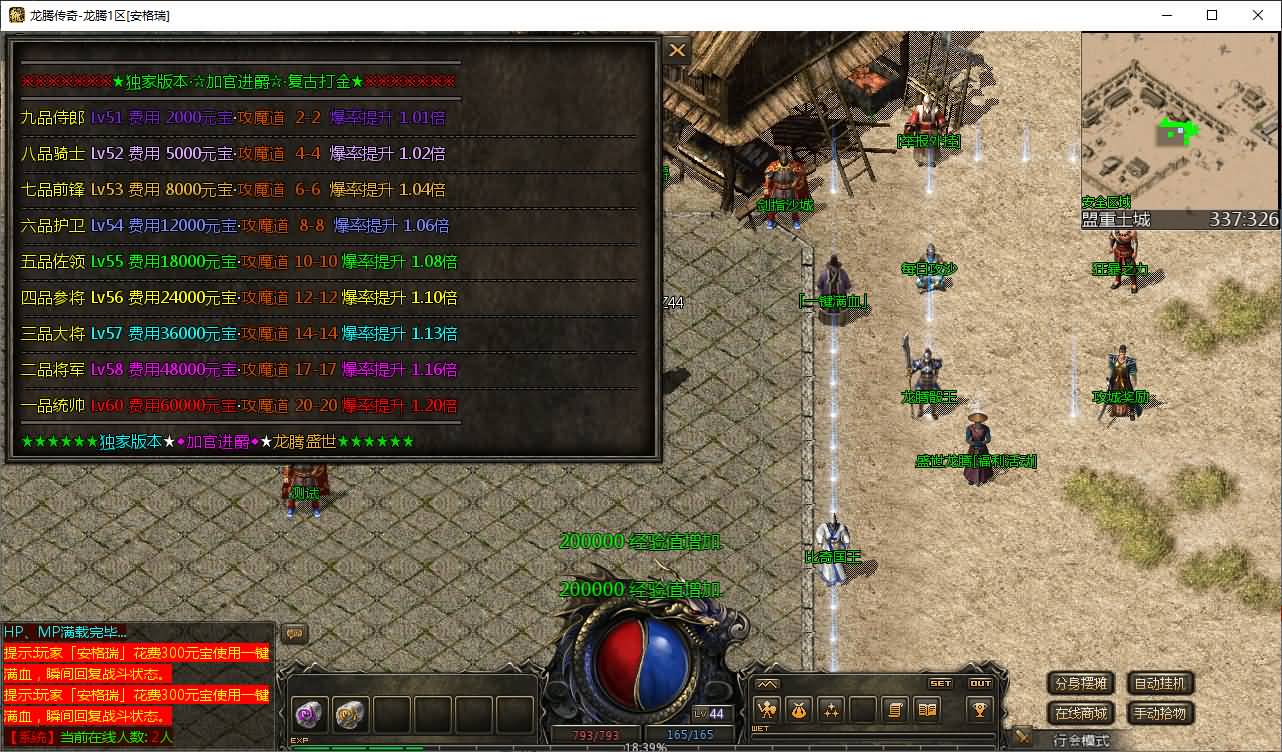Pick the 一品统帅 Lv60 rank row

[238, 406]
